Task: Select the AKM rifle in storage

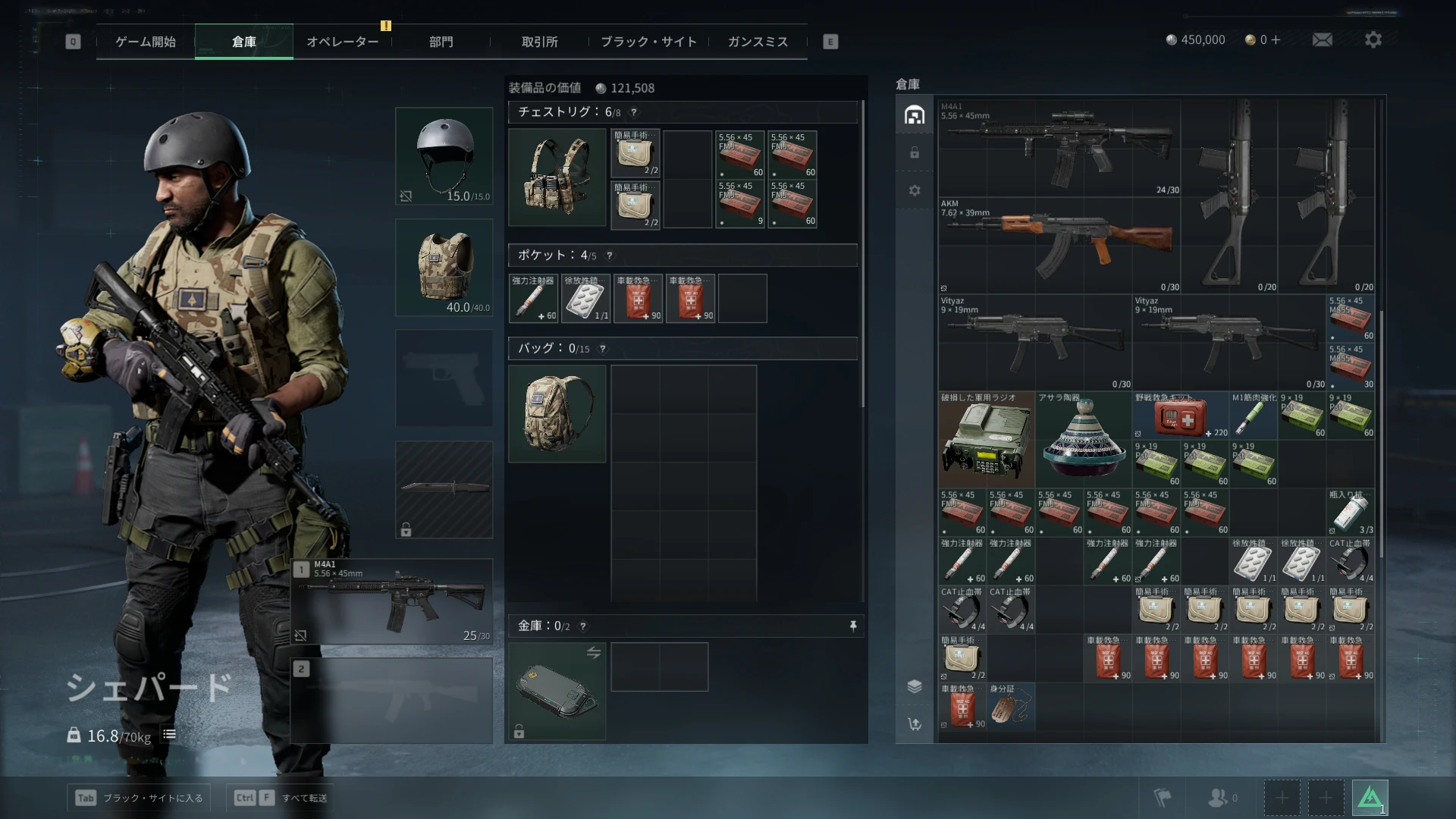Action: [x=1059, y=246]
